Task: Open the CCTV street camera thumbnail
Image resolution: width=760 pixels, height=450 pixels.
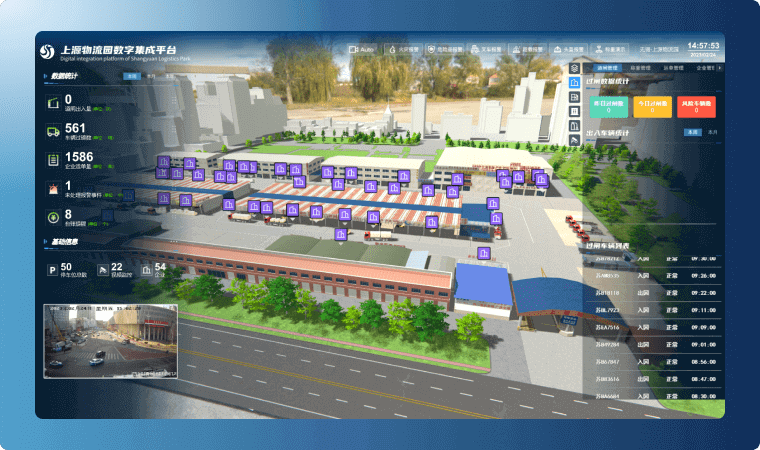Action: coord(110,341)
